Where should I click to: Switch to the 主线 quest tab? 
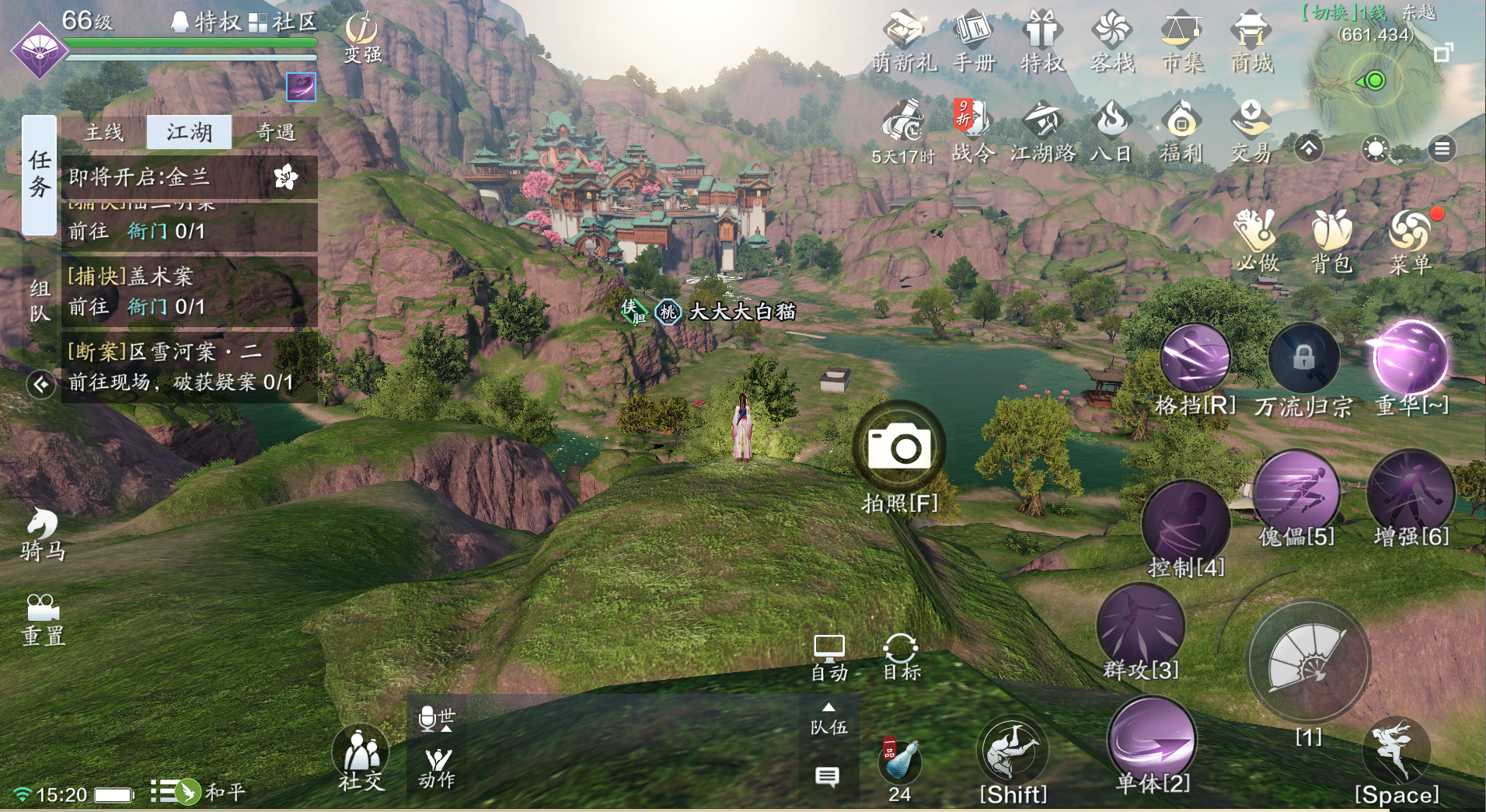pyautogui.click(x=104, y=133)
